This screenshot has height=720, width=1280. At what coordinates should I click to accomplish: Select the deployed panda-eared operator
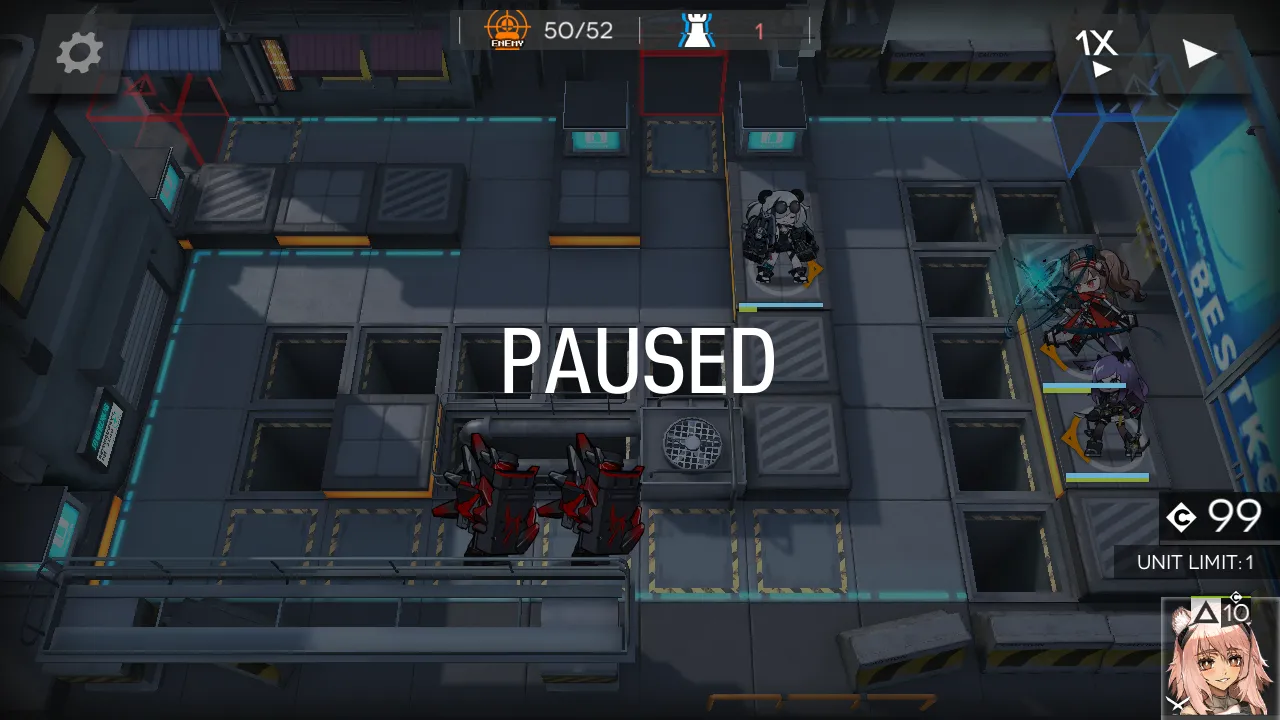coord(779,240)
